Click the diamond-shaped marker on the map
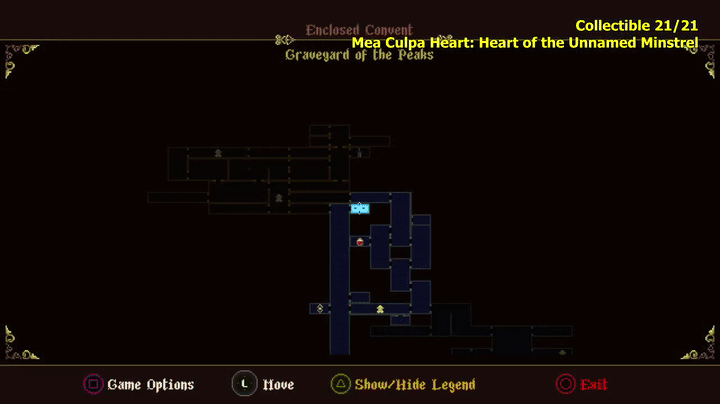Image resolution: width=720 pixels, height=404 pixels. pos(319,308)
